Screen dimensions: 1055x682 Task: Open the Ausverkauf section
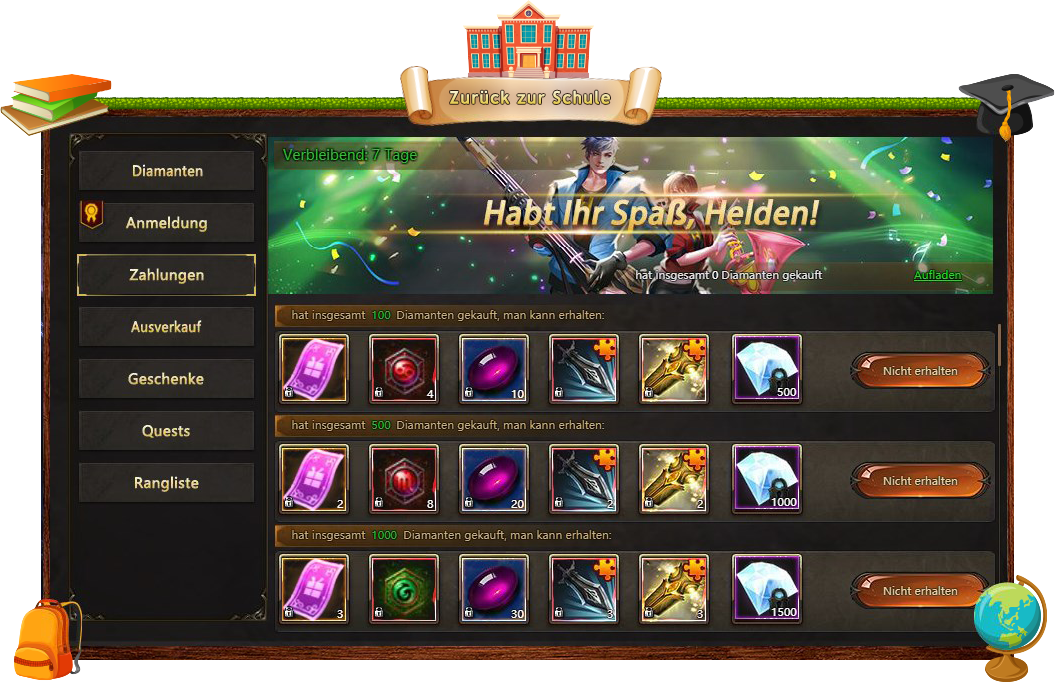pyautogui.click(x=166, y=327)
